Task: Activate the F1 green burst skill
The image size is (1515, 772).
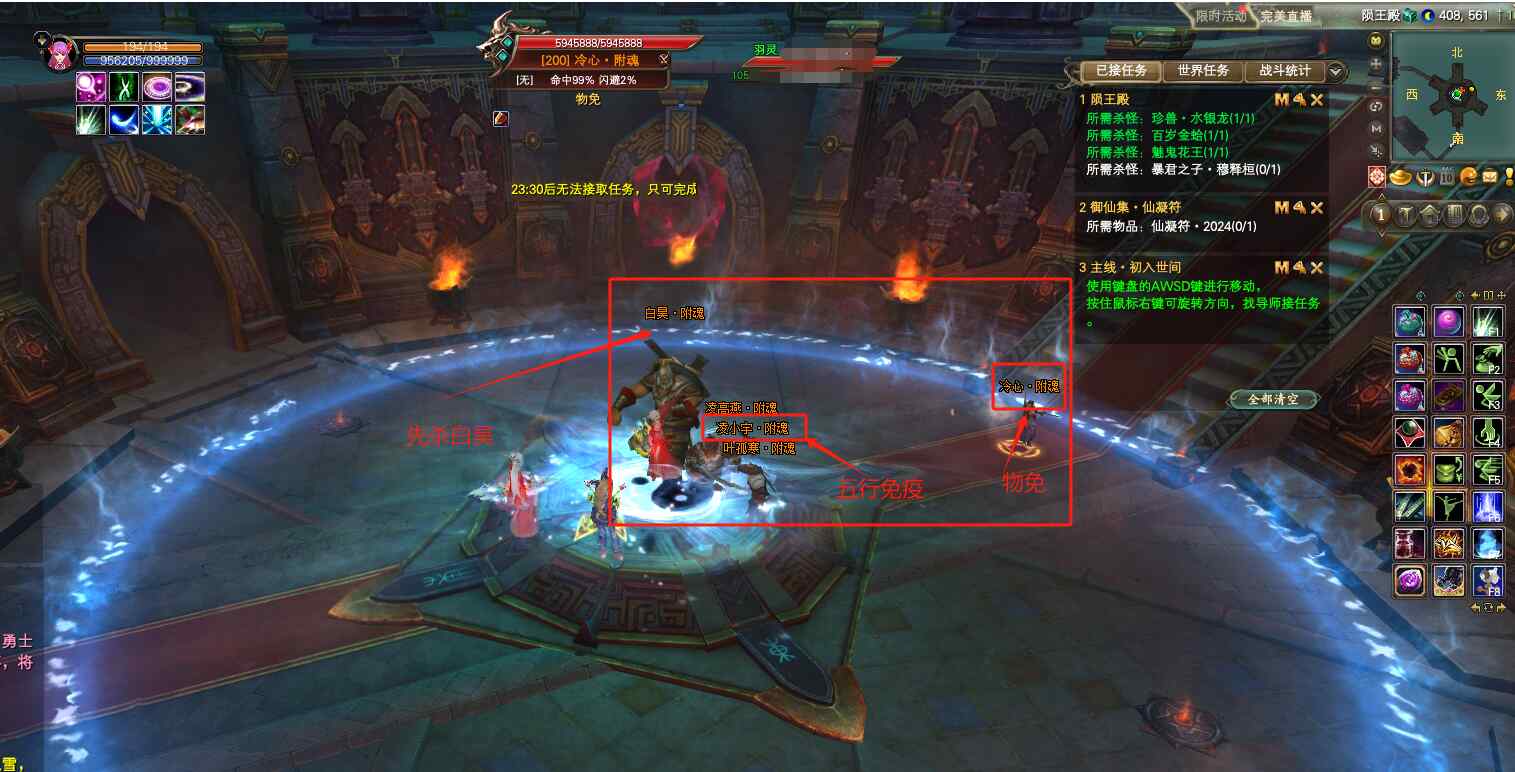Action: pos(1488,322)
